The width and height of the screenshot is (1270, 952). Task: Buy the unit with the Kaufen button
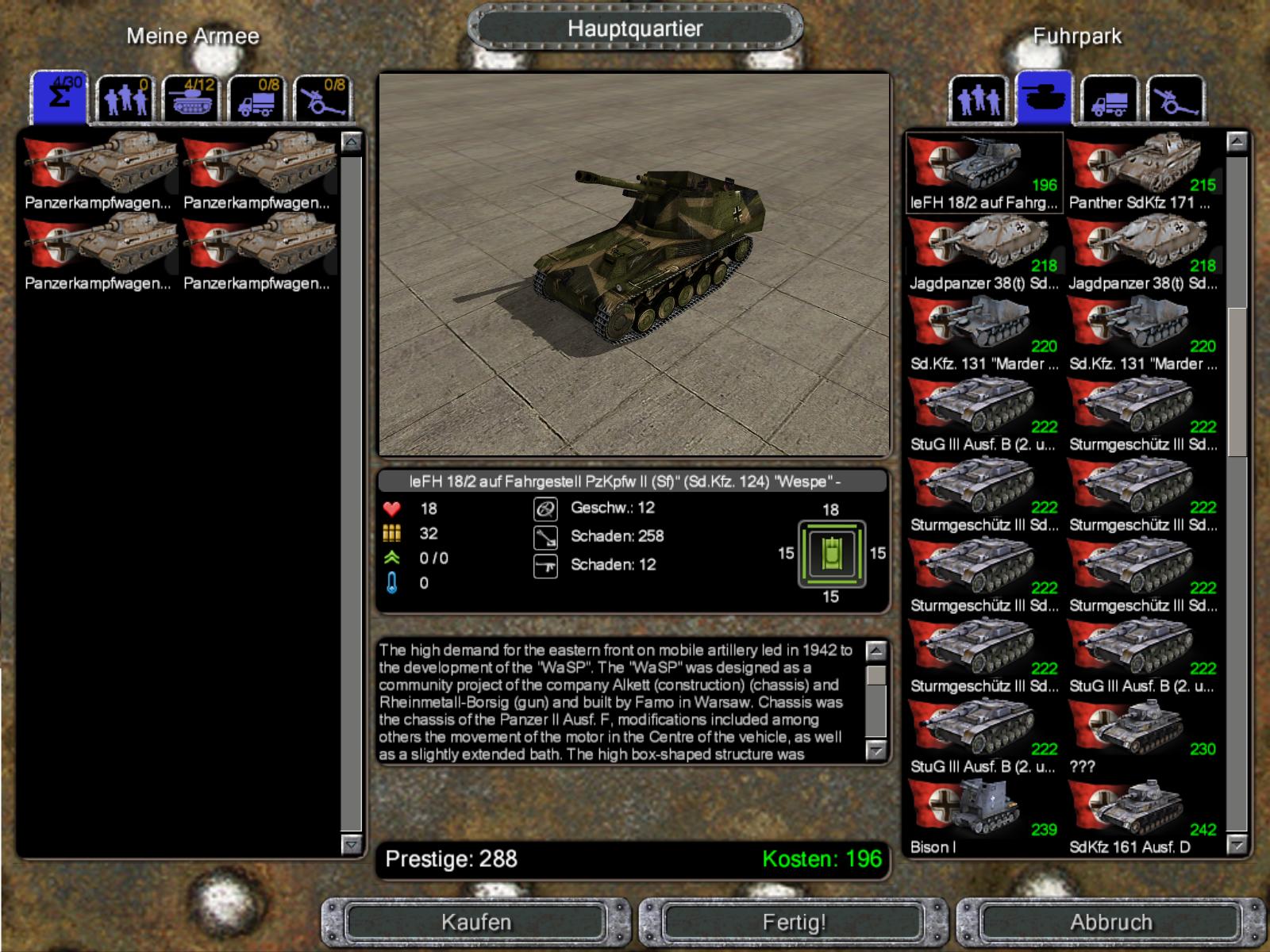476,923
